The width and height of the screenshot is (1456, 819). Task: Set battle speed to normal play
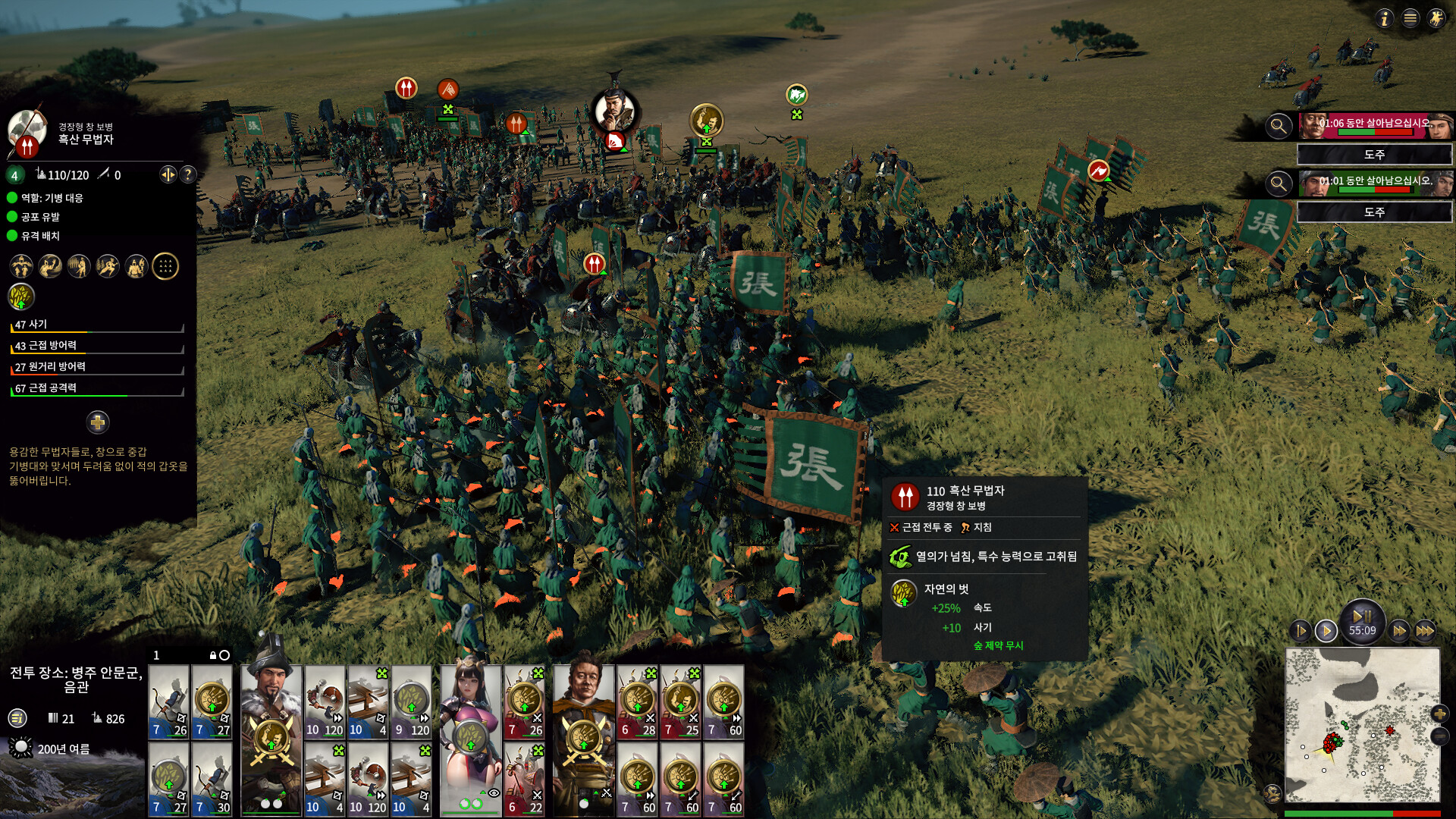point(1326,630)
